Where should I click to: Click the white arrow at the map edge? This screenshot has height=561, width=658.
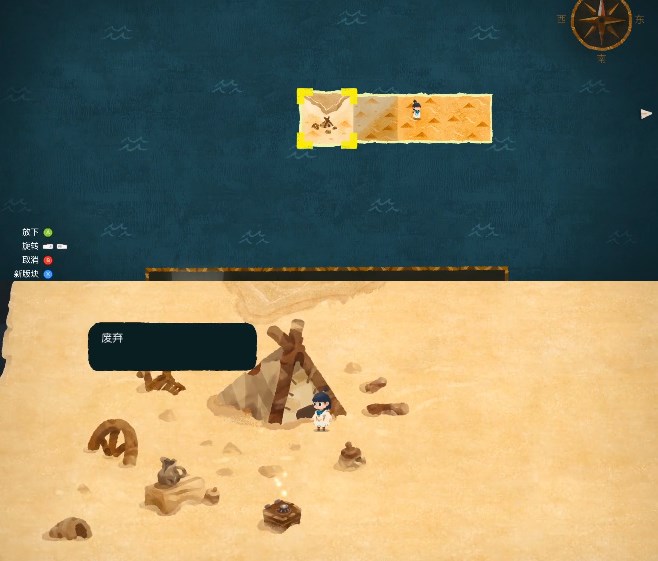click(x=646, y=114)
